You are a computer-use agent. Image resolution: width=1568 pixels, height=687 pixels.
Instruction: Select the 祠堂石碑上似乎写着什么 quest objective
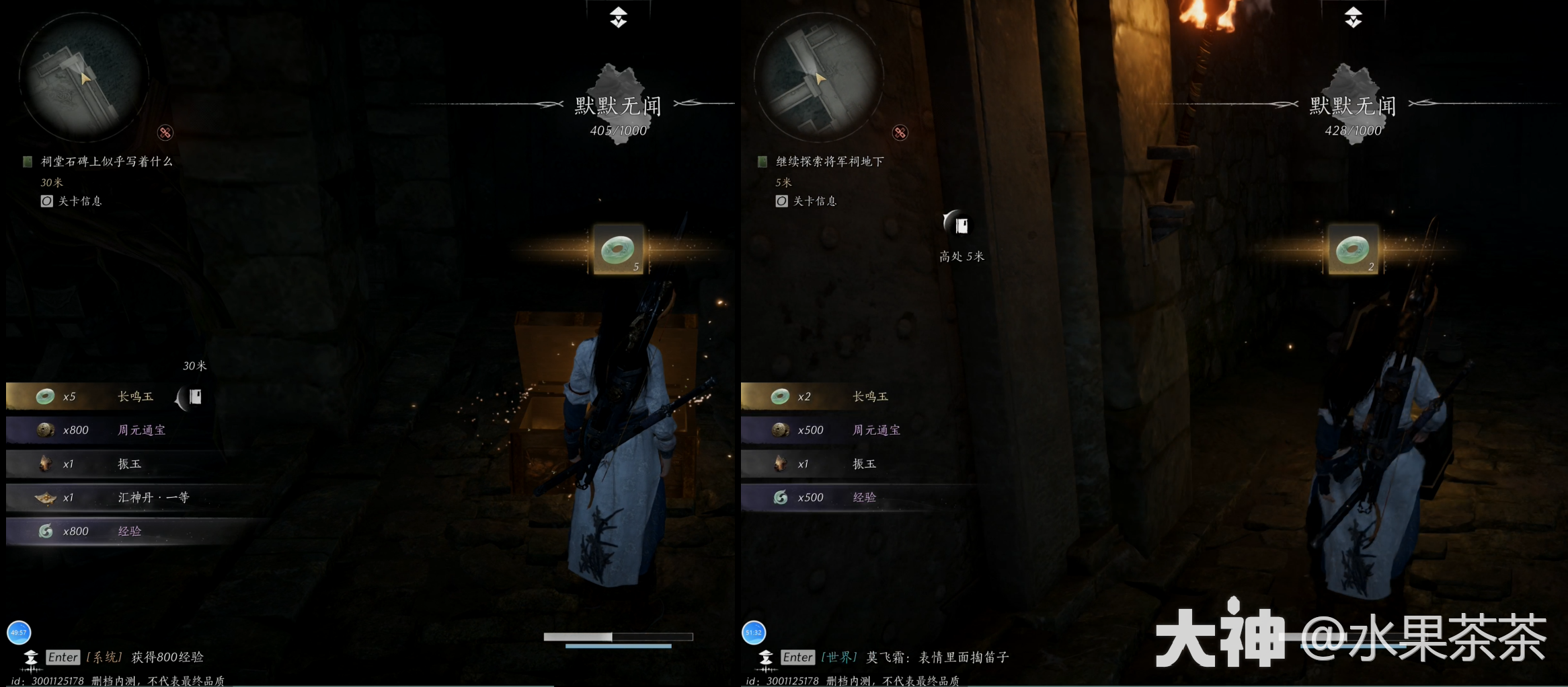click(106, 161)
